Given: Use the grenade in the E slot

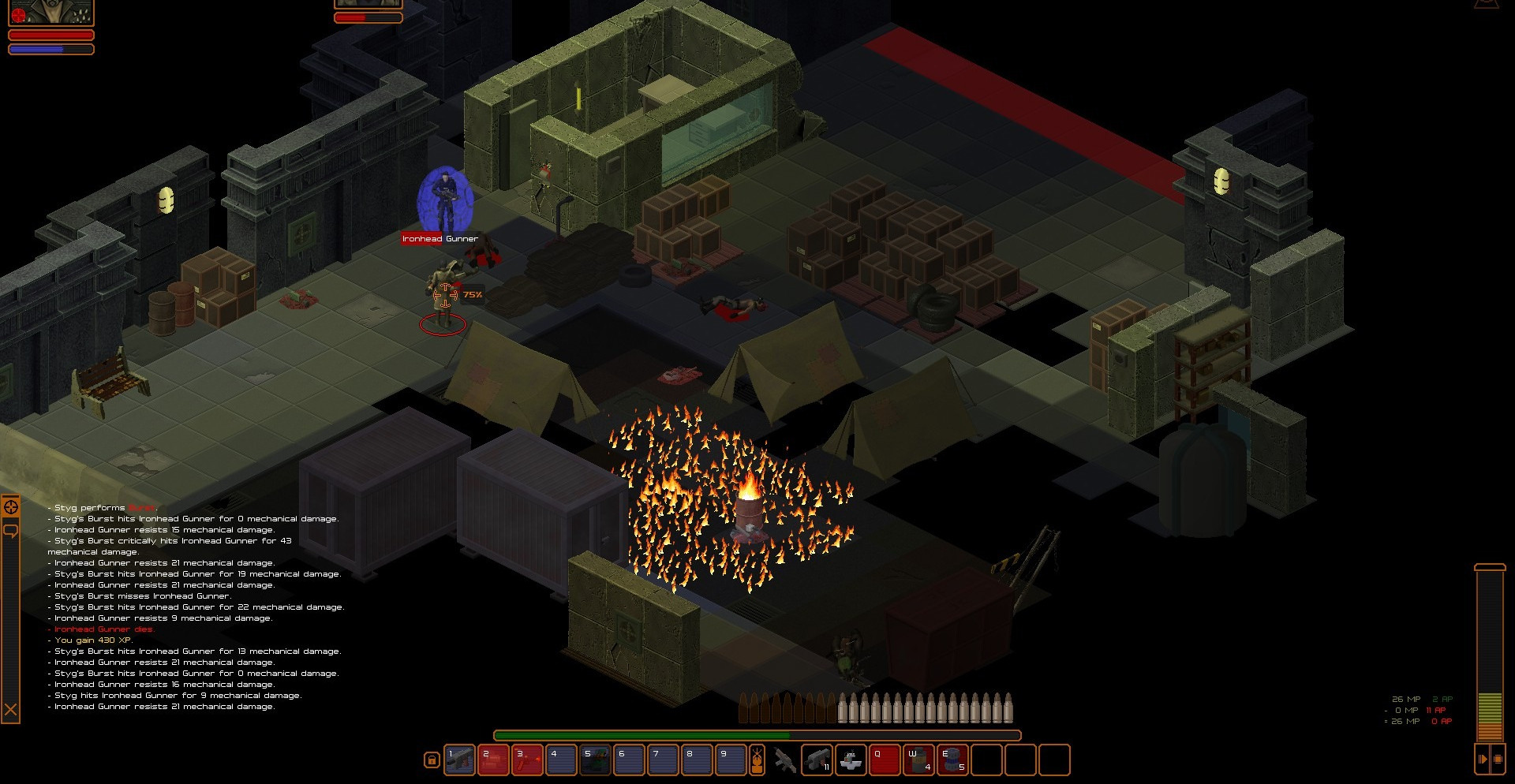Looking at the screenshot, I should 952,760.
